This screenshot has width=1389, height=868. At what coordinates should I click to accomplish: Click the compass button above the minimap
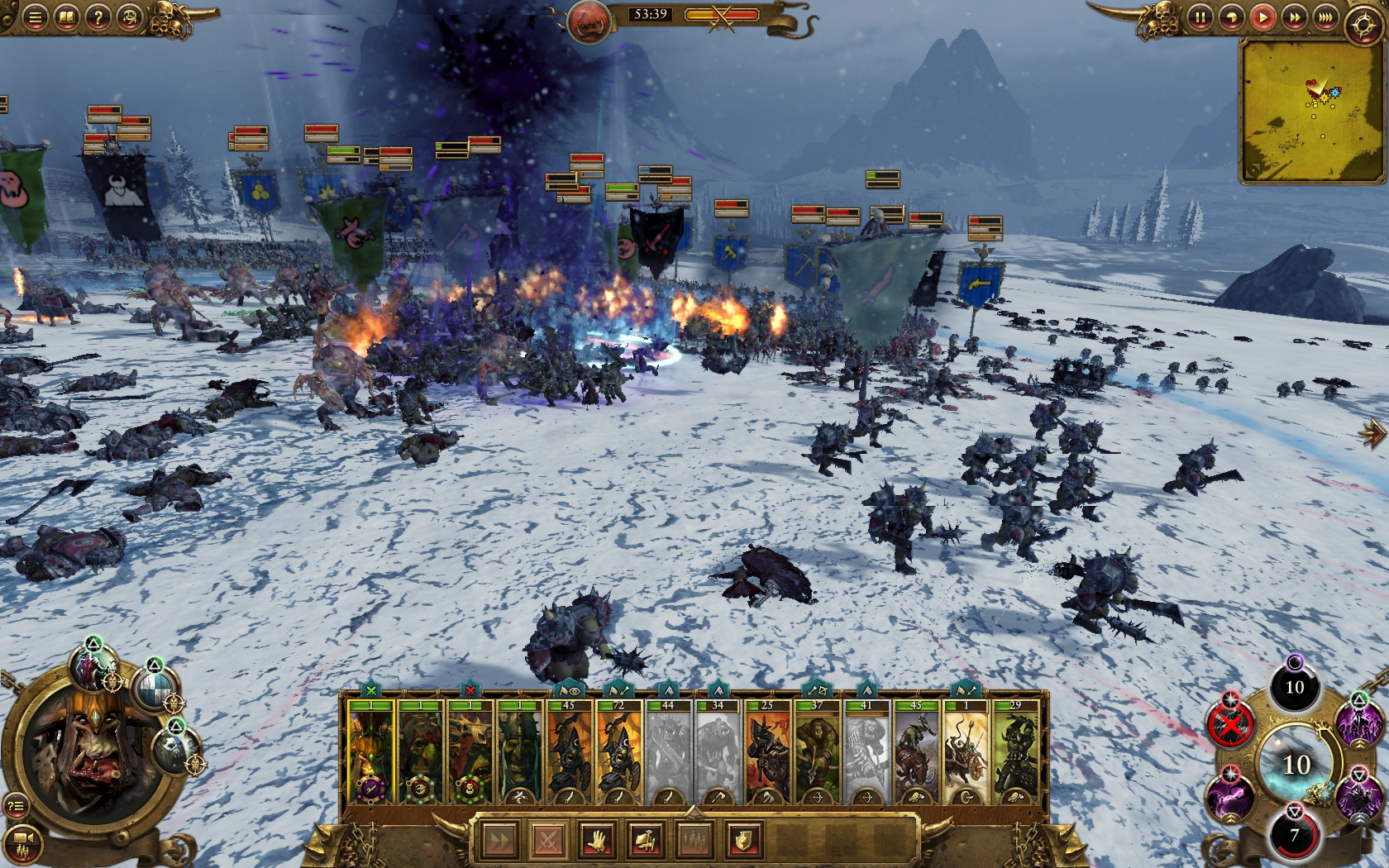pyautogui.click(x=1363, y=25)
